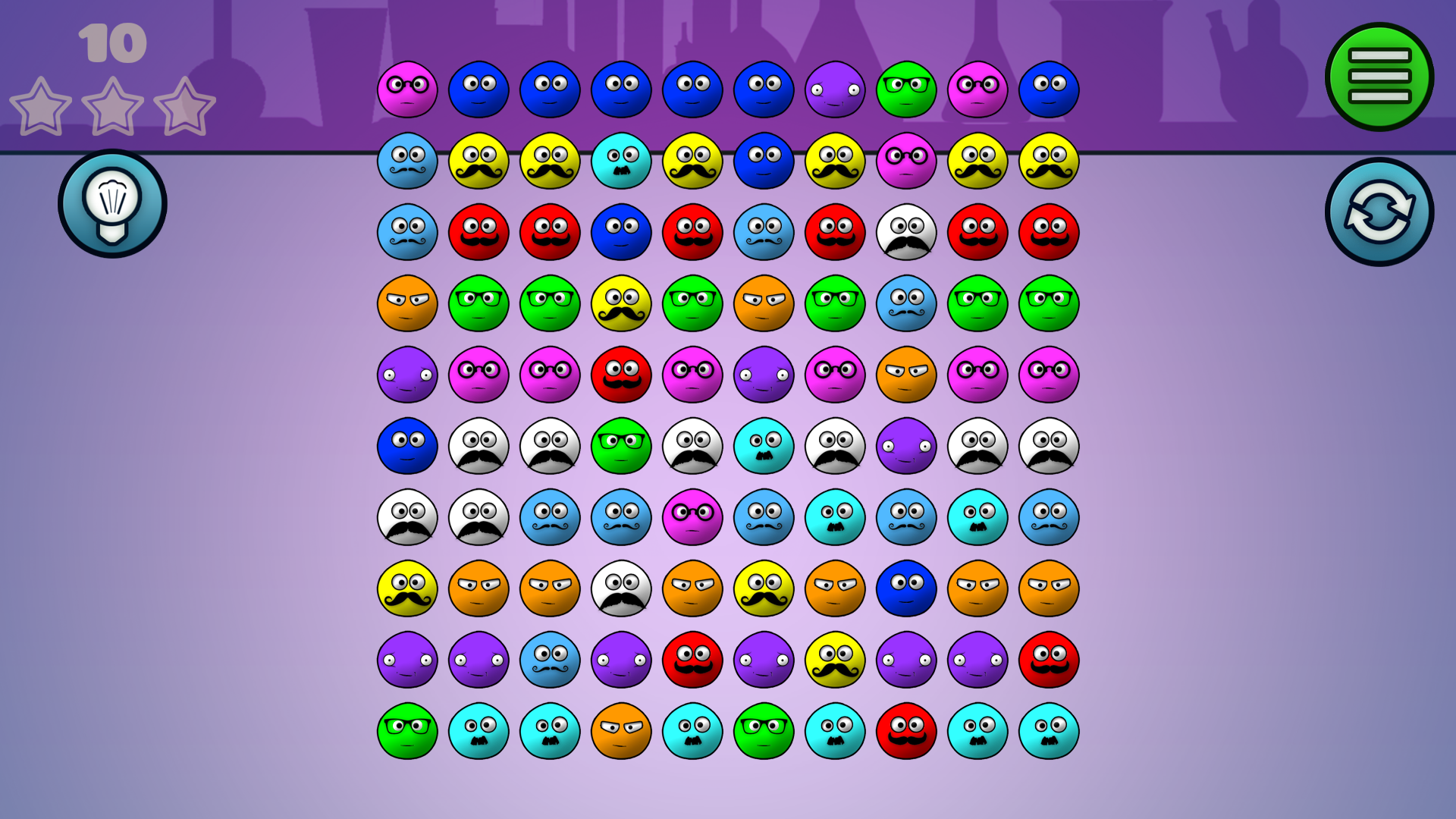The height and width of the screenshot is (819, 1456).
Task: Select the orange angry bubble in row four
Action: click(x=406, y=304)
